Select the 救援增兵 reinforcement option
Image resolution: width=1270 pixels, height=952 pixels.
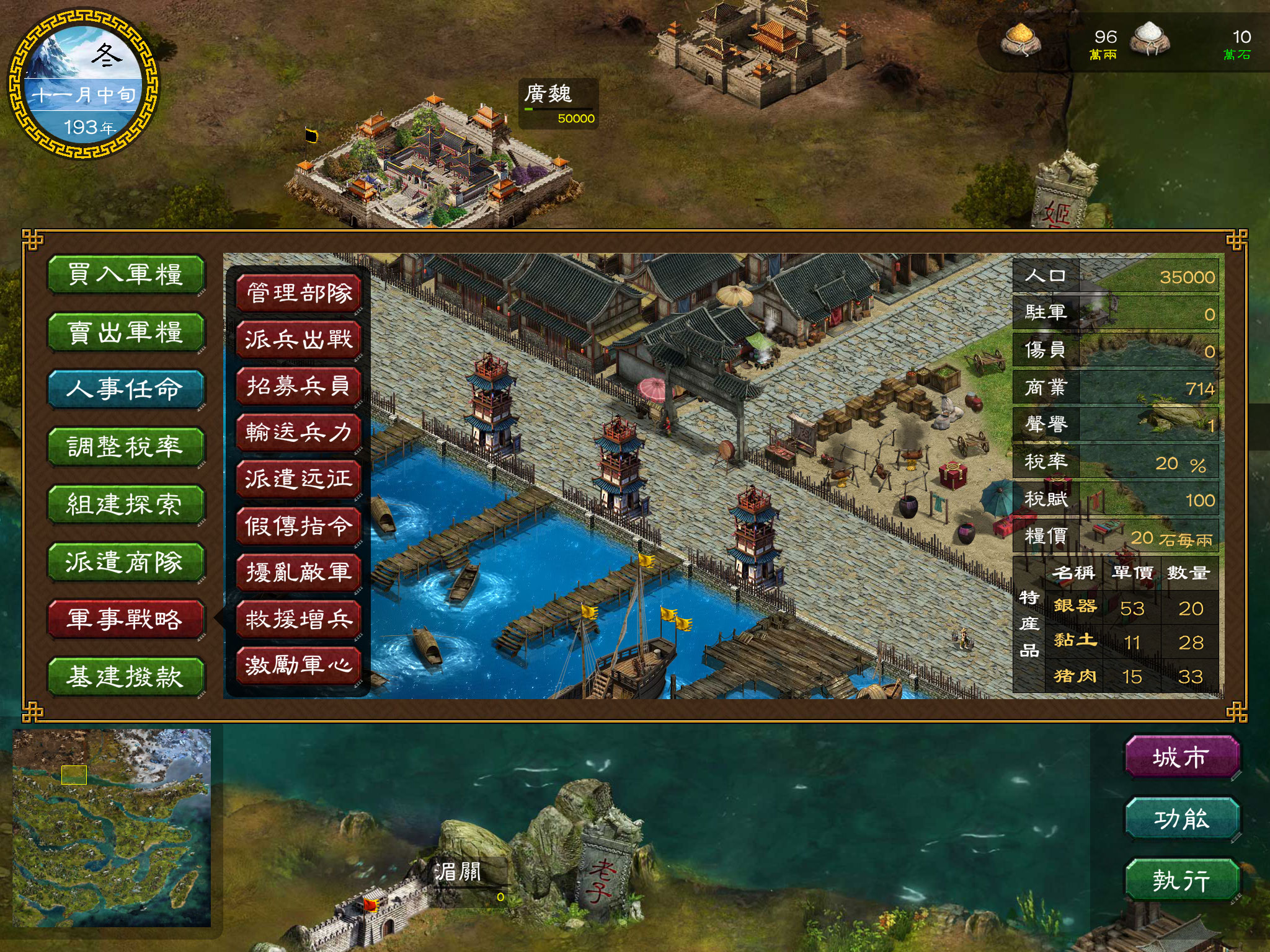299,619
